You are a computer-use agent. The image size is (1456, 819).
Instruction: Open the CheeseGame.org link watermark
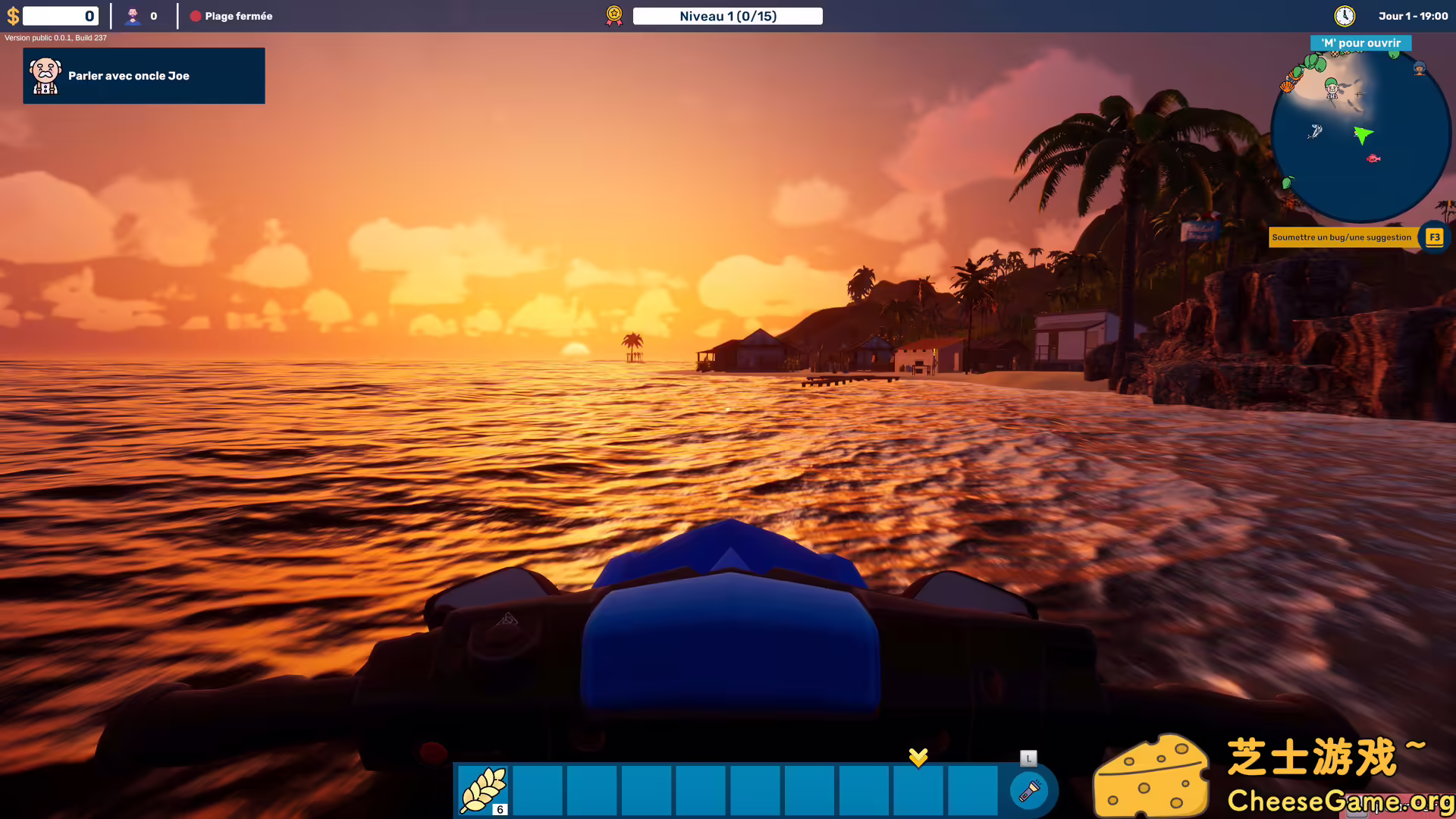point(1341,799)
